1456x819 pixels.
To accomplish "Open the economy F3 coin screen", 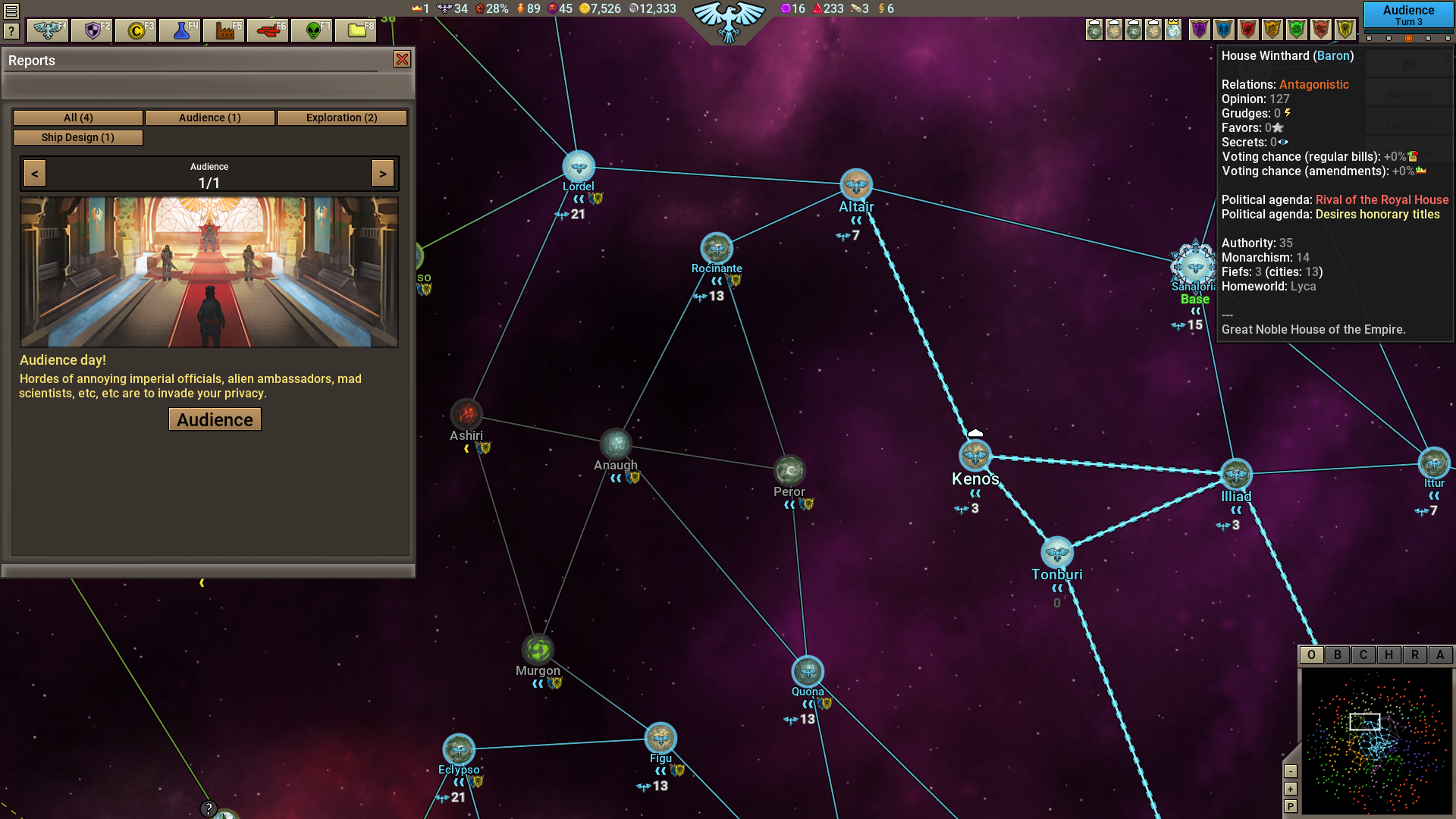I will 136,30.
